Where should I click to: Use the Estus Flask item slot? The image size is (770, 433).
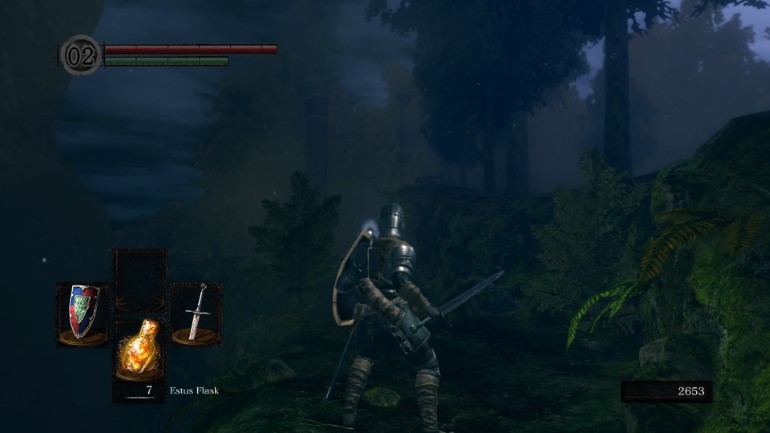(138, 350)
